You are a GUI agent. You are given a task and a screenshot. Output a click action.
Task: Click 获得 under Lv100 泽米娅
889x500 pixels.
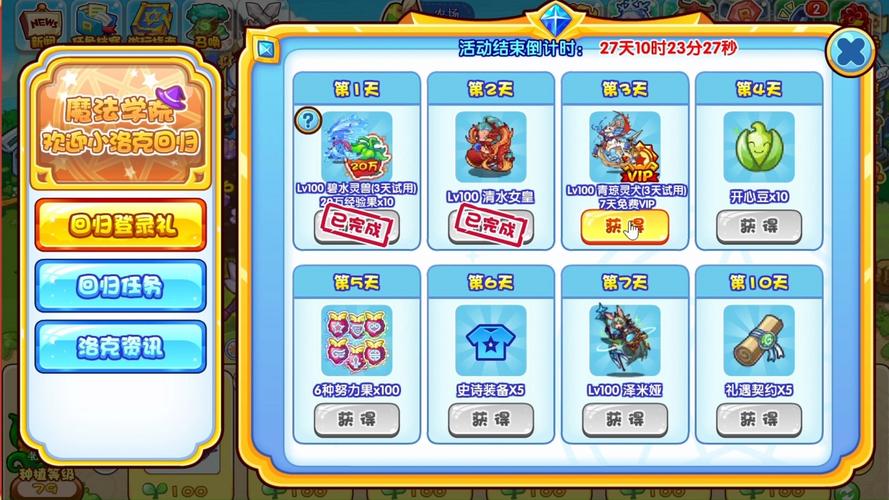[x=624, y=420]
